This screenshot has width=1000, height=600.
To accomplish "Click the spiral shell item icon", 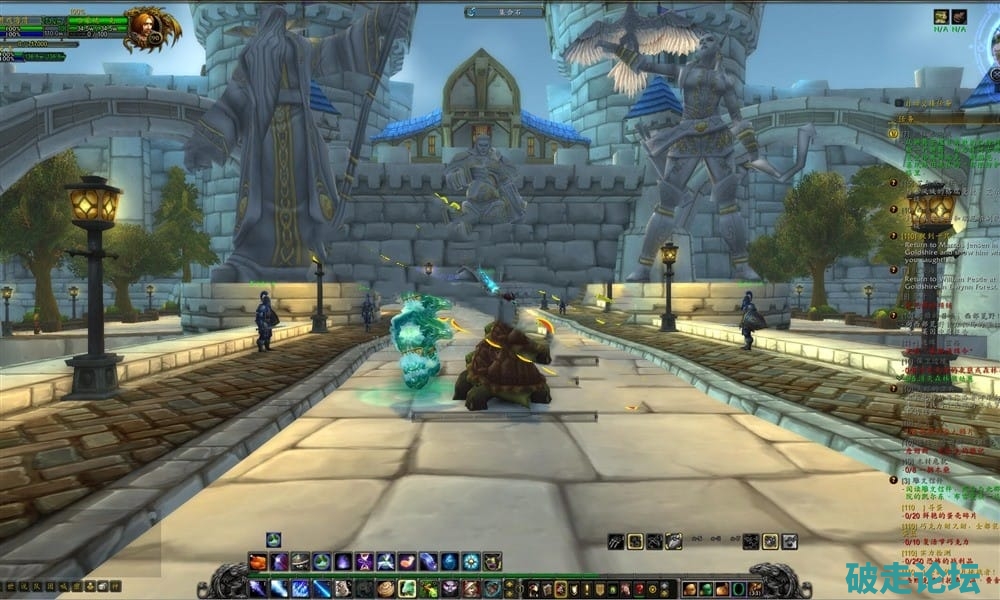I will pos(386,588).
